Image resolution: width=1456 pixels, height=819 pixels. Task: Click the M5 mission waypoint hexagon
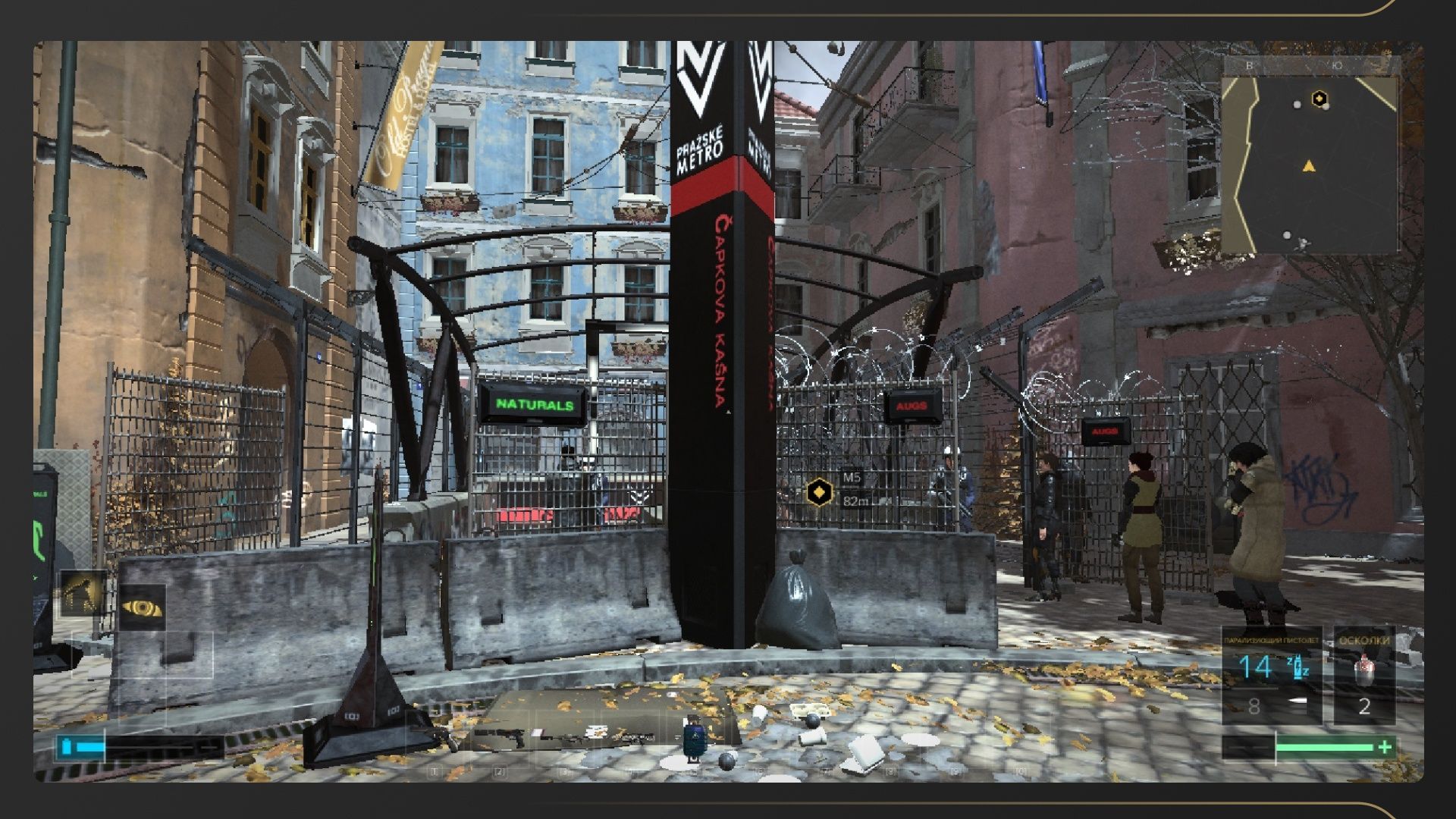(818, 492)
